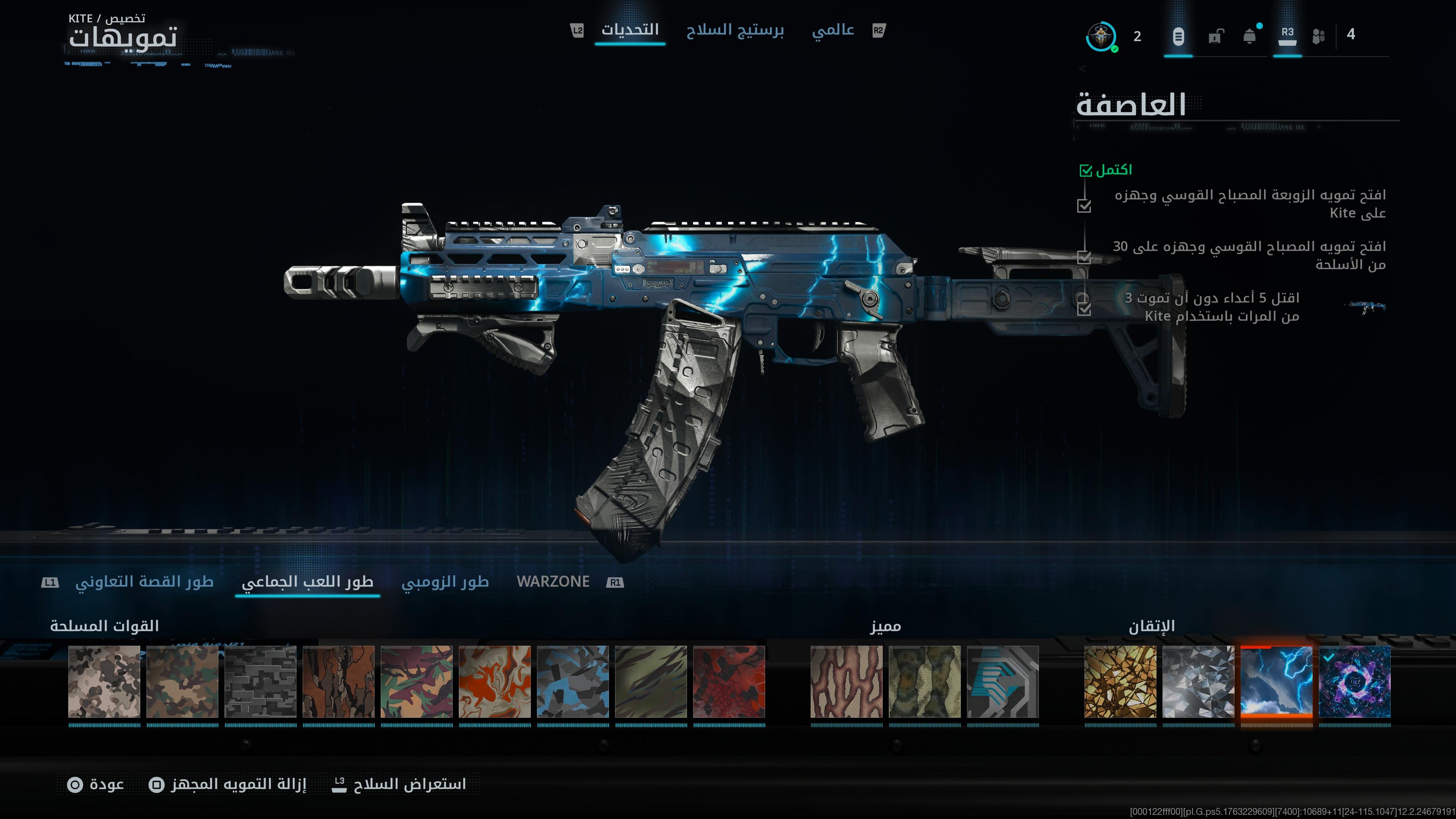
Task: Choose the teal chevron special camo
Action: pyautogui.click(x=1003, y=682)
